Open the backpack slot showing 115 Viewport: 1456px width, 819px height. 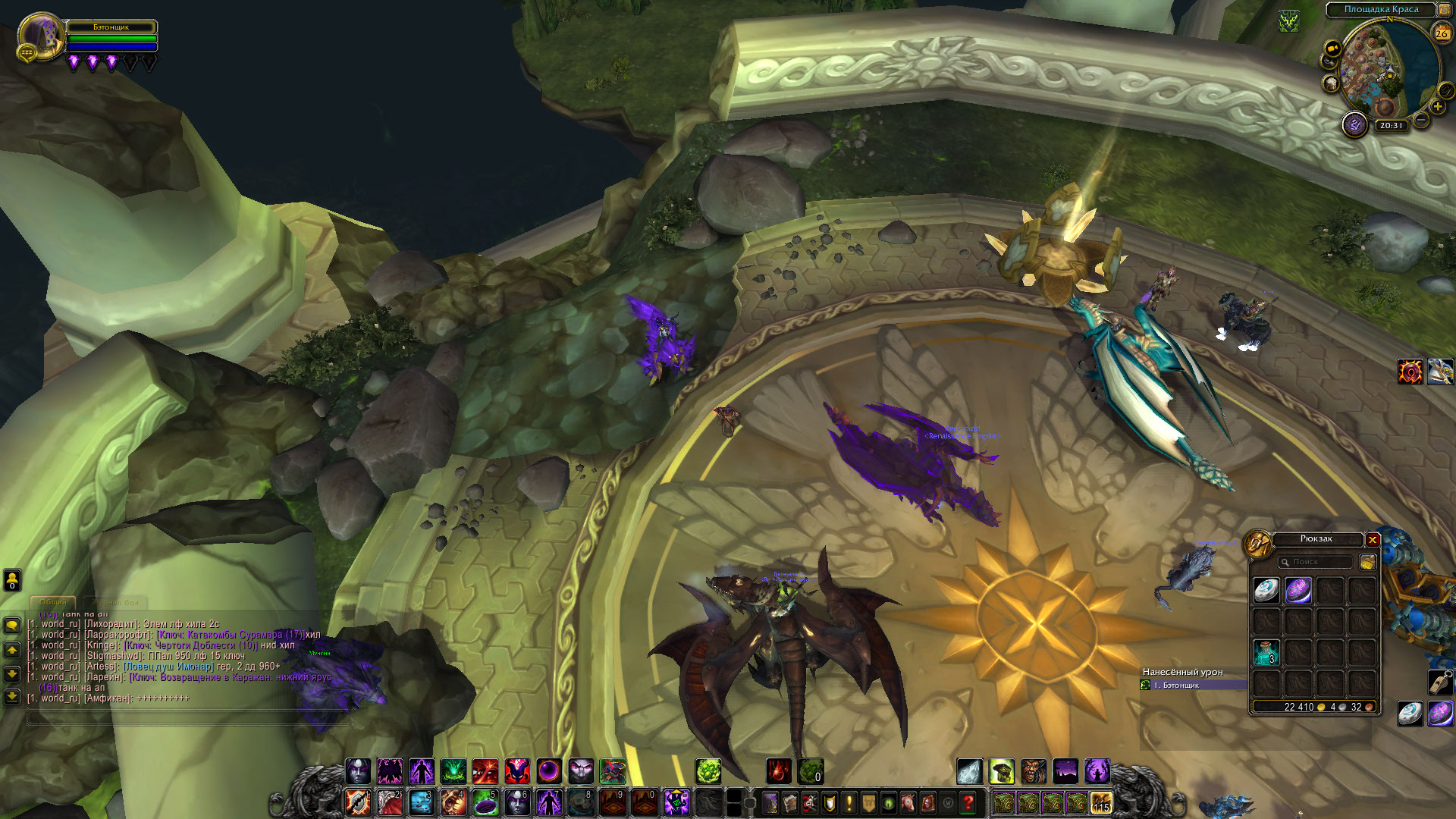[1100, 802]
